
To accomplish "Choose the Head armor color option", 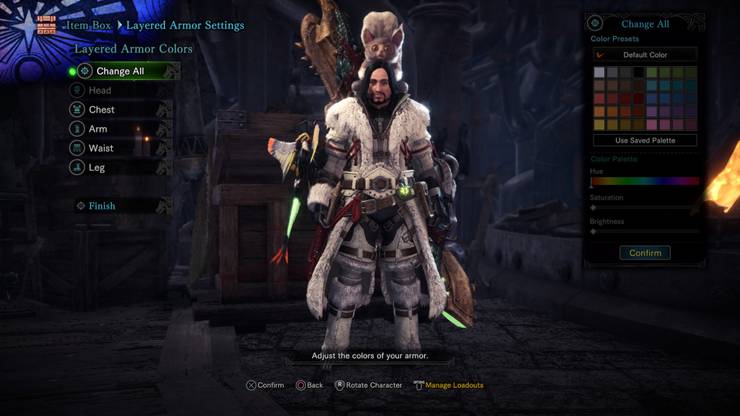I will (x=100, y=91).
